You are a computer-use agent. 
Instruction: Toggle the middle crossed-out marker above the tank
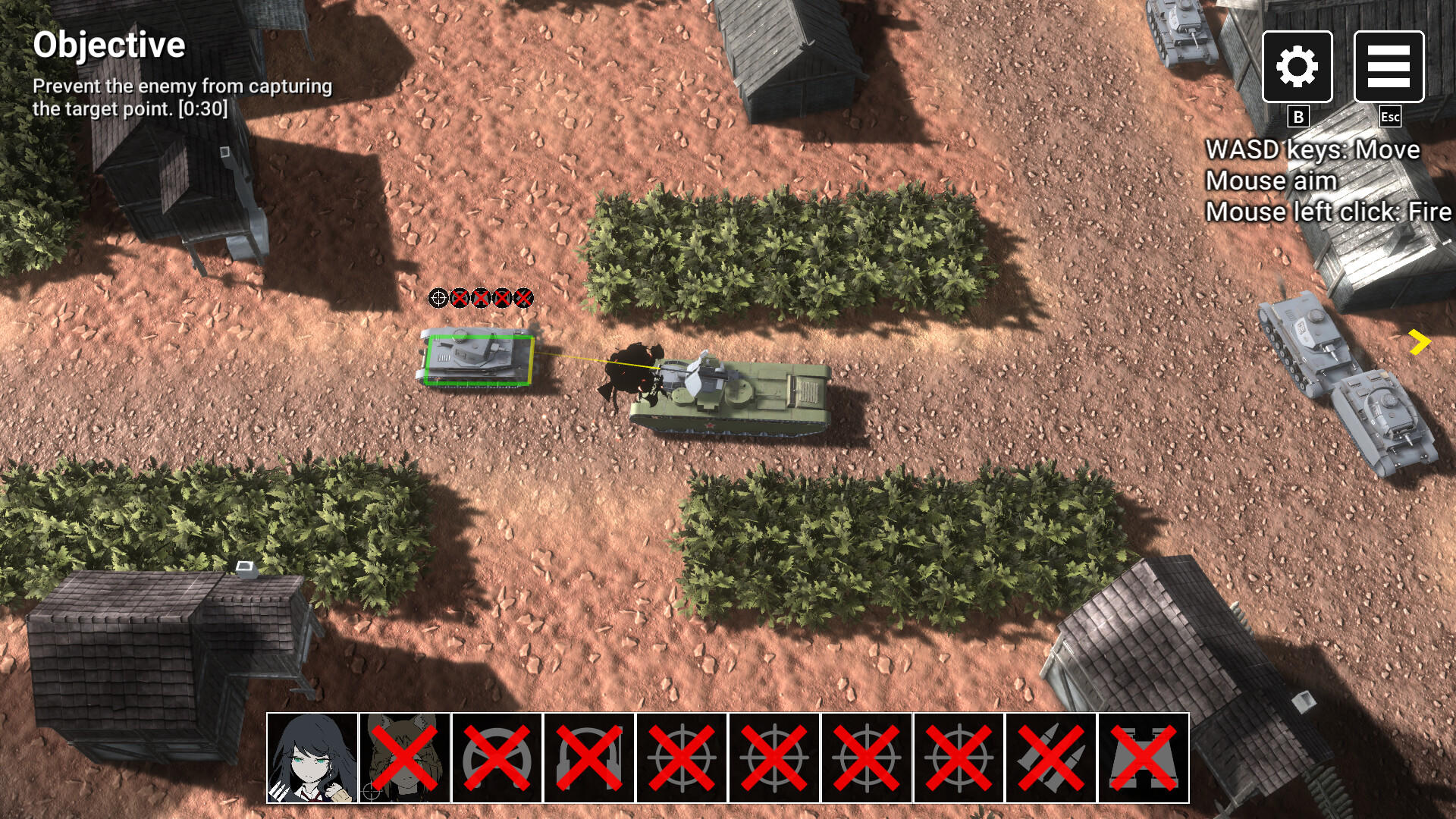[x=480, y=299]
